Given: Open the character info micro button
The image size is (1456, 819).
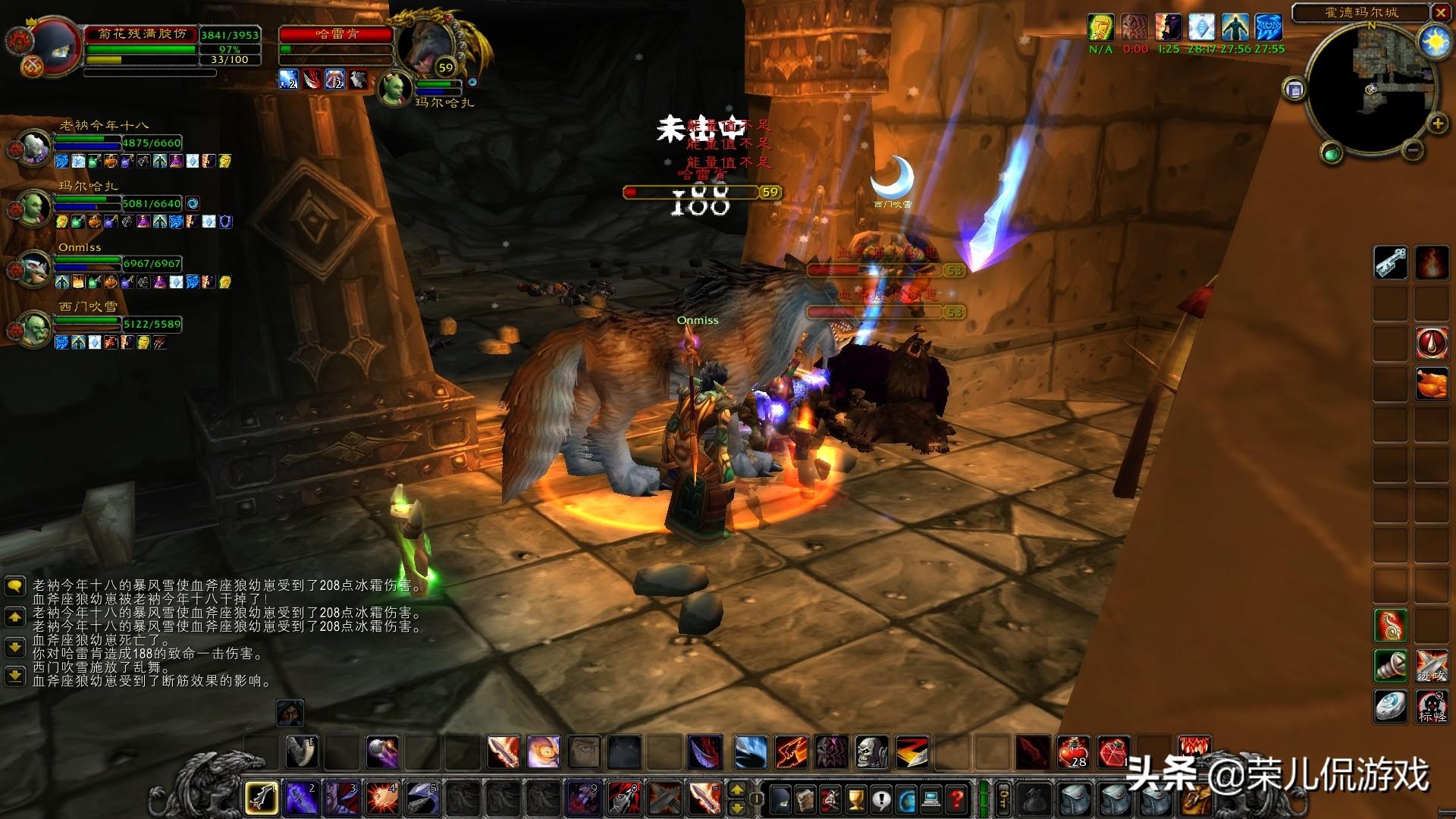Looking at the screenshot, I should (780, 799).
